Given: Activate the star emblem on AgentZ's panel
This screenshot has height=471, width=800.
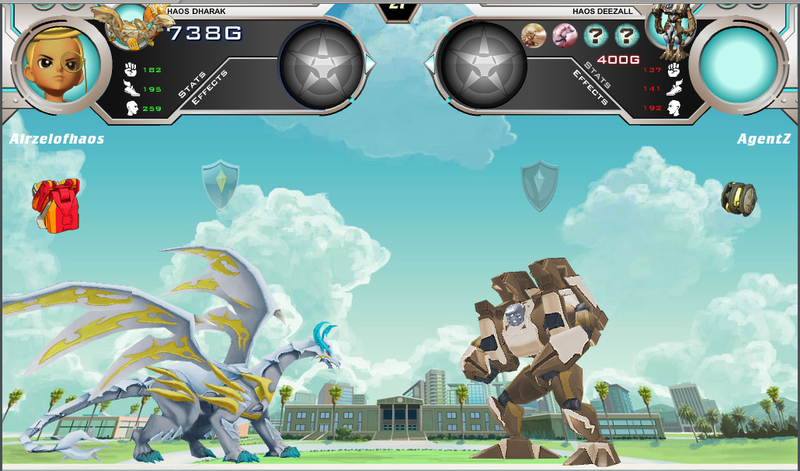Looking at the screenshot, I should pos(484,66).
